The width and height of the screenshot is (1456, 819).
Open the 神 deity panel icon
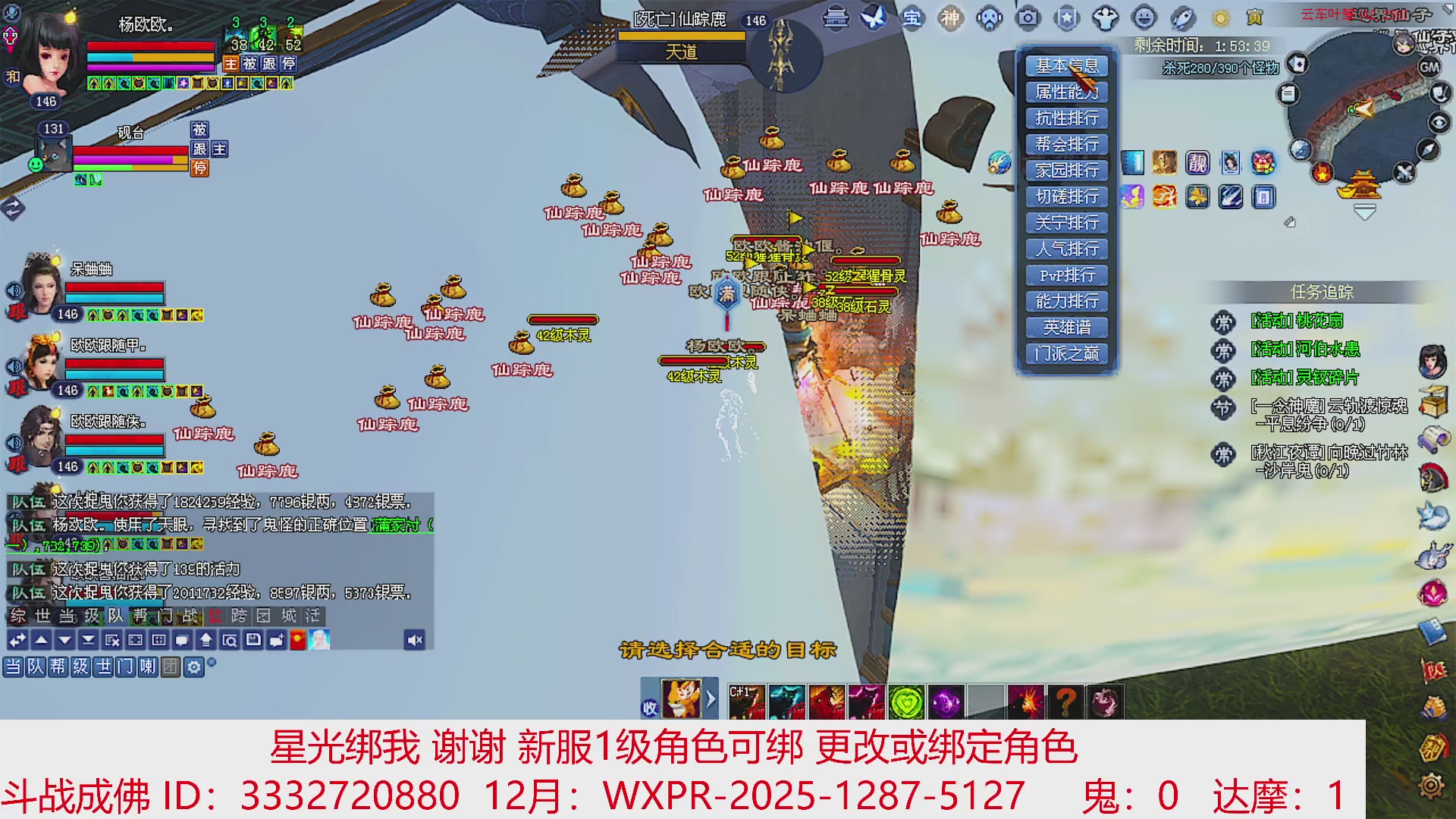pos(952,18)
